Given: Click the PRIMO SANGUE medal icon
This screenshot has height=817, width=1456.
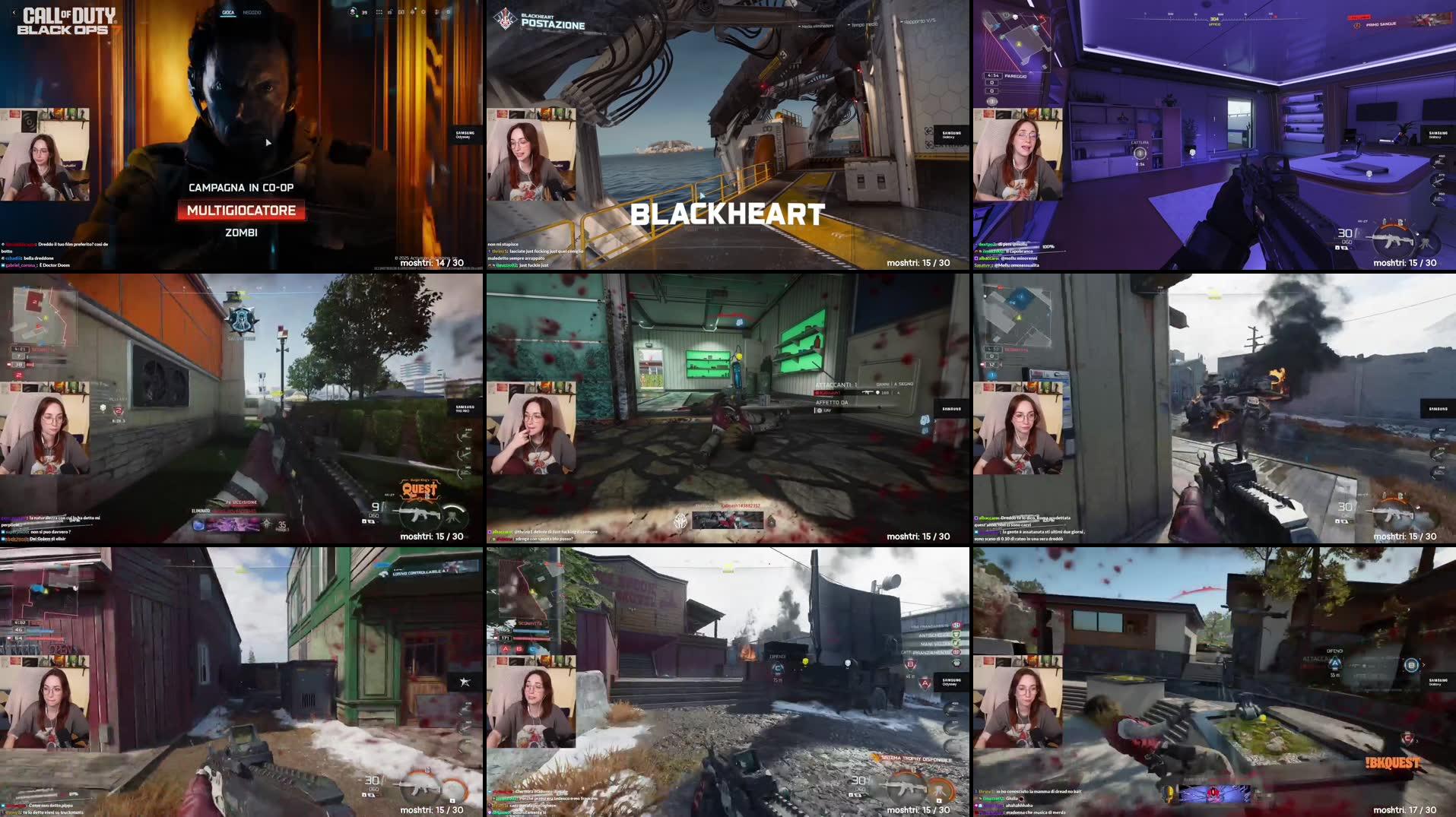Looking at the screenshot, I should 1358,26.
